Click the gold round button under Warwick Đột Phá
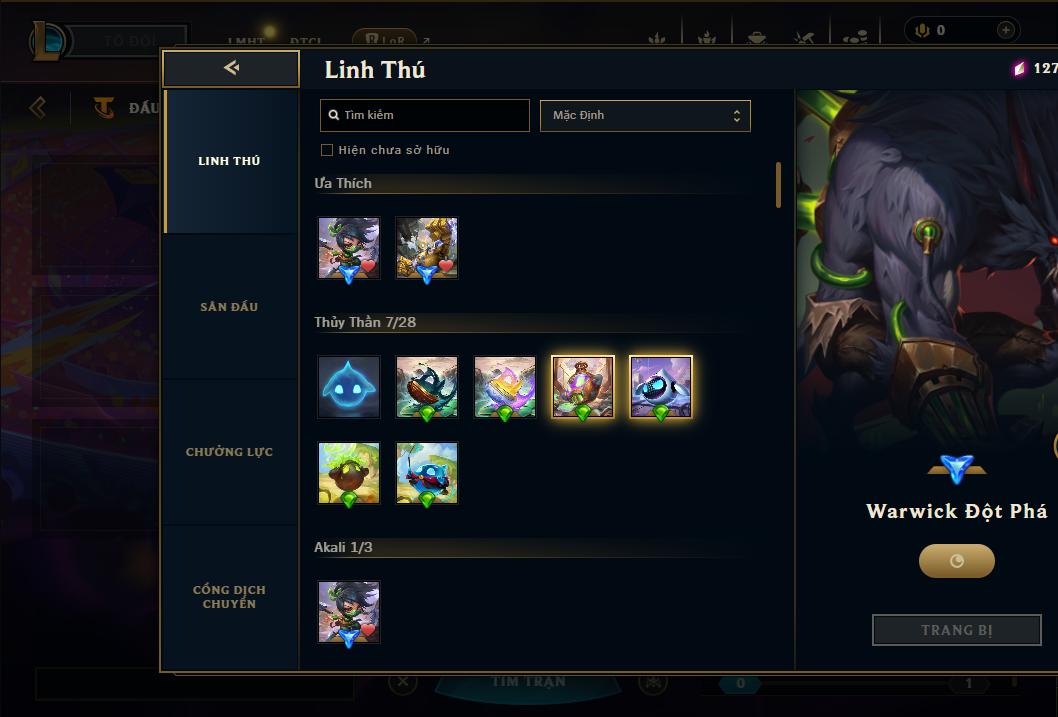Image resolution: width=1058 pixels, height=717 pixels. [x=957, y=561]
